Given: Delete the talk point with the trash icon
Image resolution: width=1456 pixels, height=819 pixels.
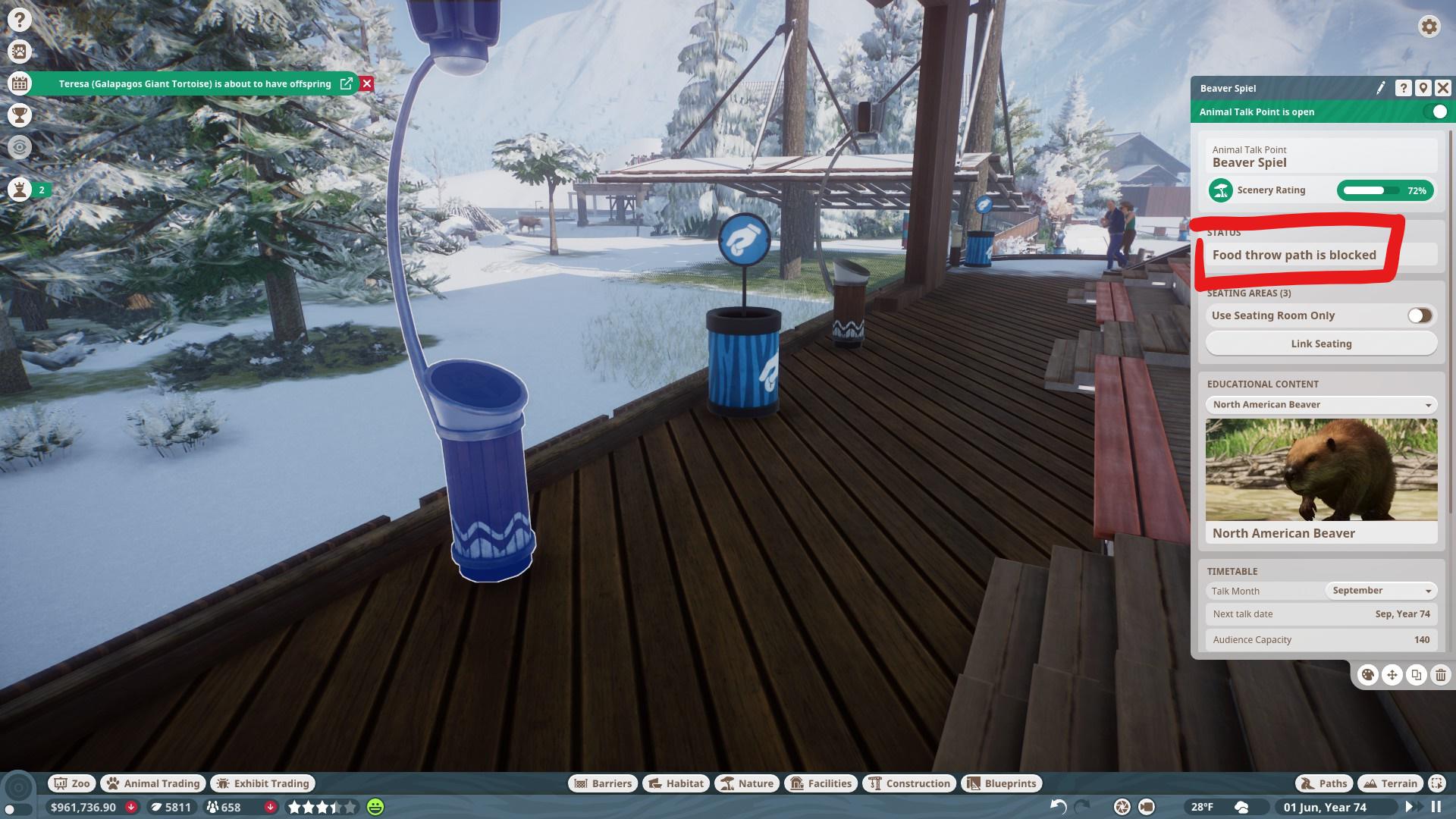Looking at the screenshot, I should click(x=1439, y=673).
